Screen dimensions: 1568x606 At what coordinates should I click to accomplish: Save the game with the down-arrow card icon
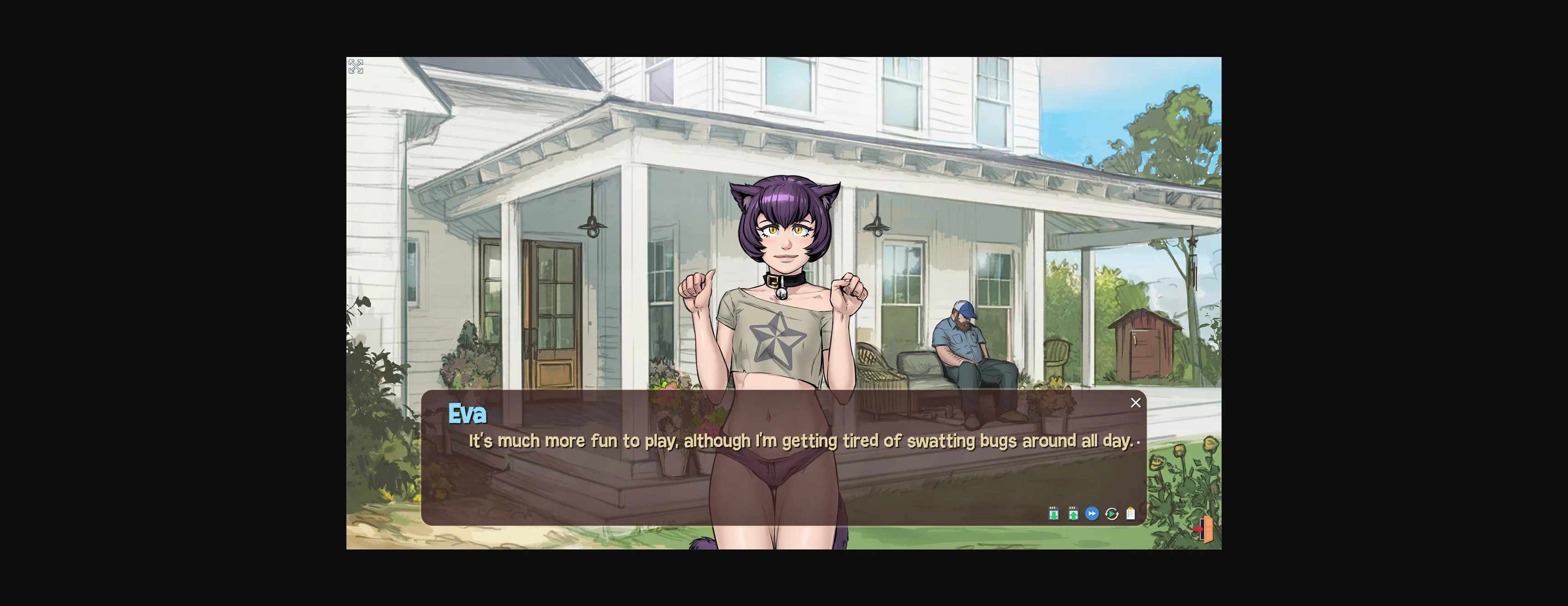coord(1054,514)
